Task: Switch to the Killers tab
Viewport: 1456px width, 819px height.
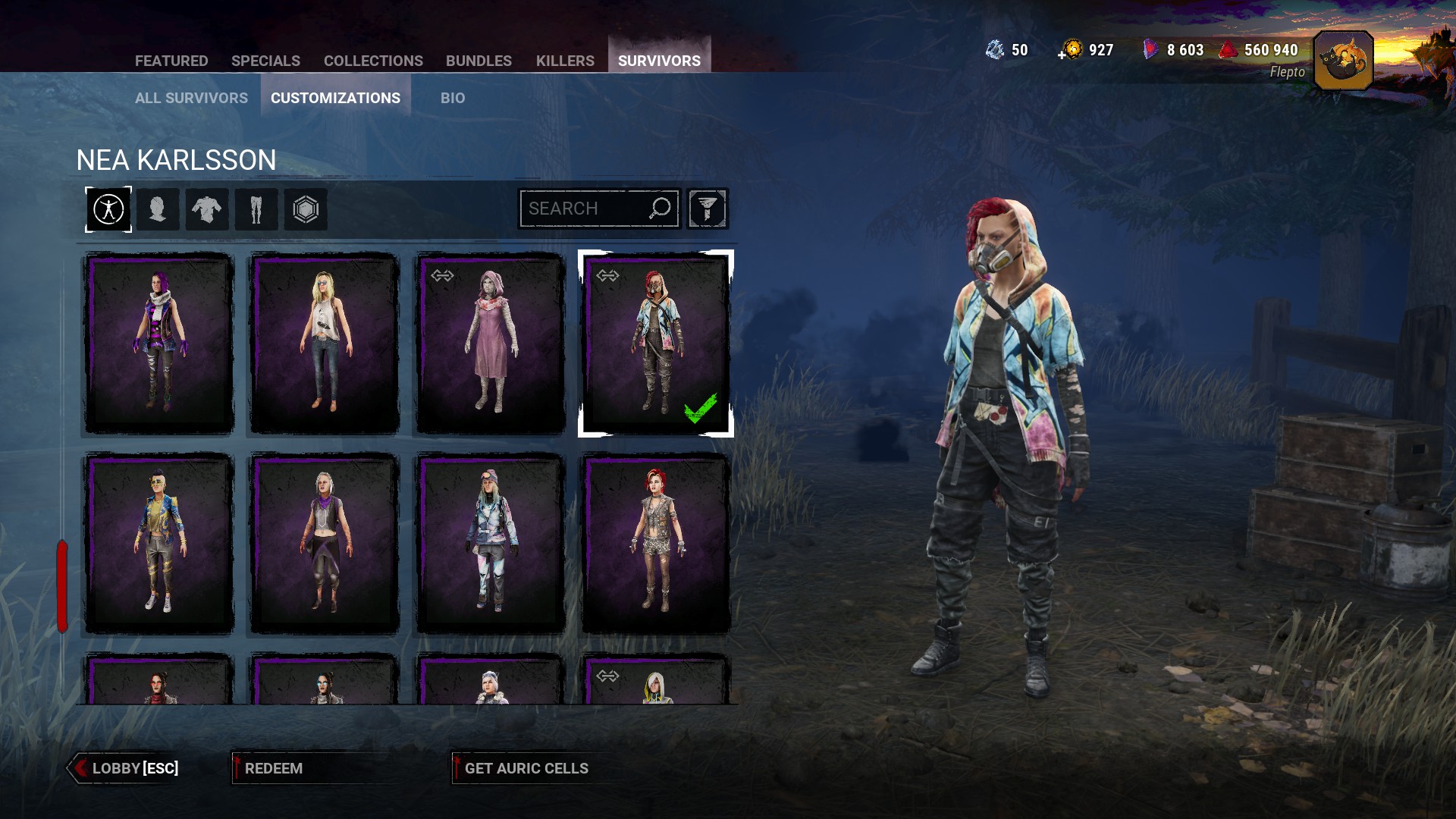Action: tap(565, 61)
